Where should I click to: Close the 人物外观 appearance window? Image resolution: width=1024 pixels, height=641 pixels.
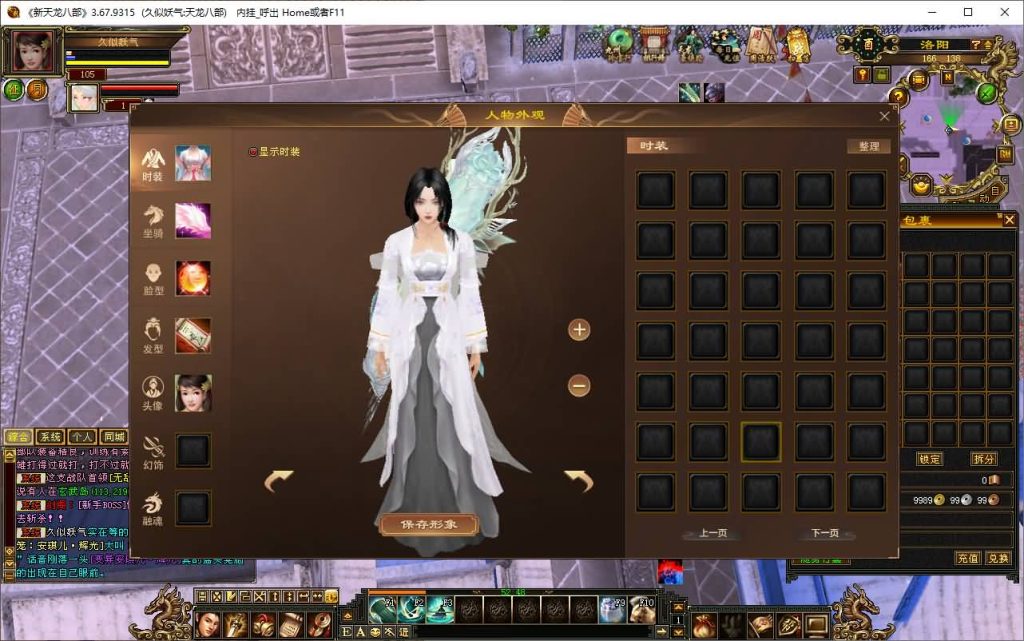point(884,116)
